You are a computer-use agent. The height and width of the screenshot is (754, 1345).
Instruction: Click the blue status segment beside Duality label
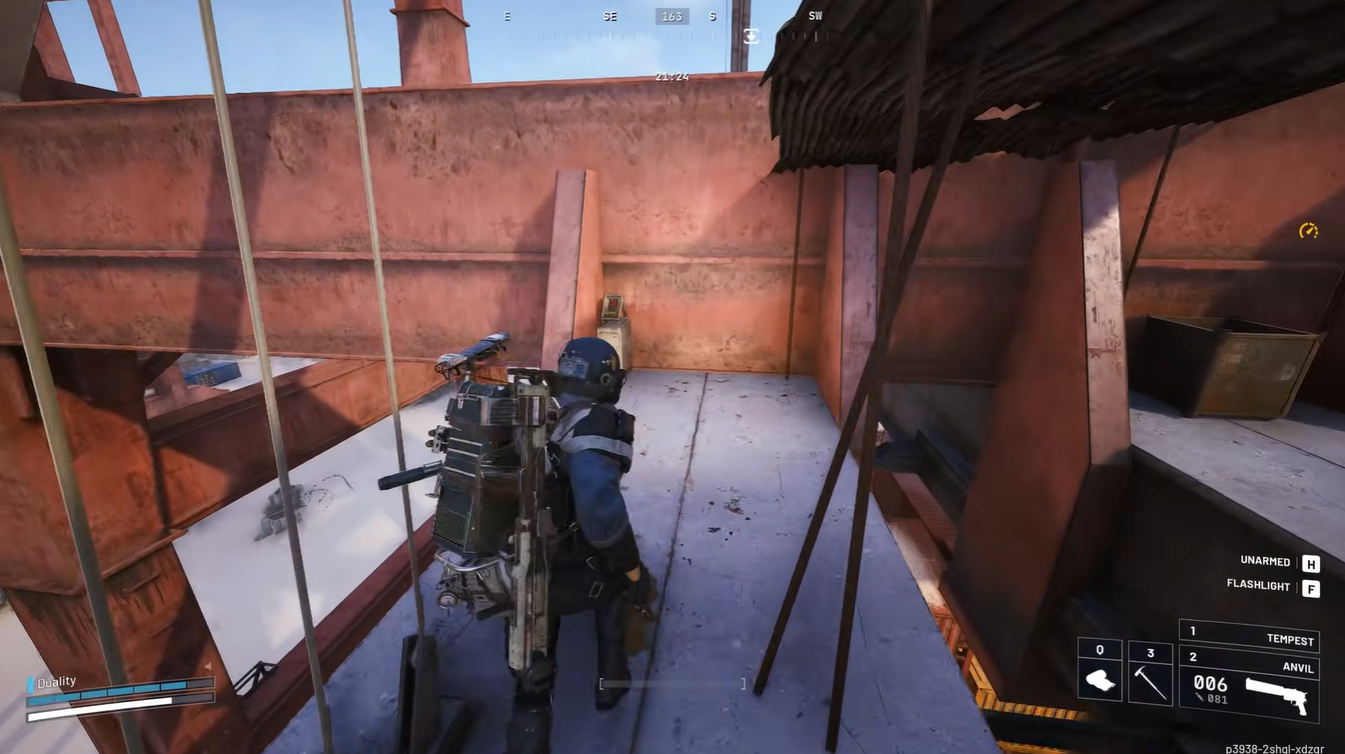click(x=30, y=683)
